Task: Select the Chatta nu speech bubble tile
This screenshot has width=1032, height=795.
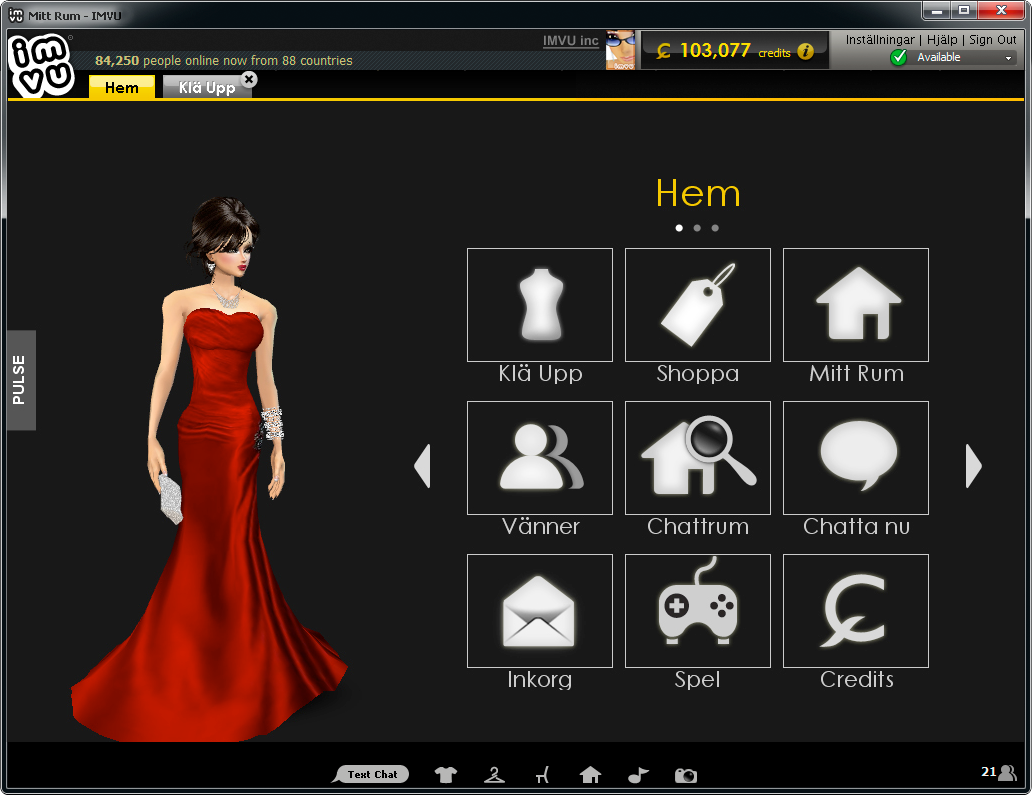Action: [x=856, y=458]
